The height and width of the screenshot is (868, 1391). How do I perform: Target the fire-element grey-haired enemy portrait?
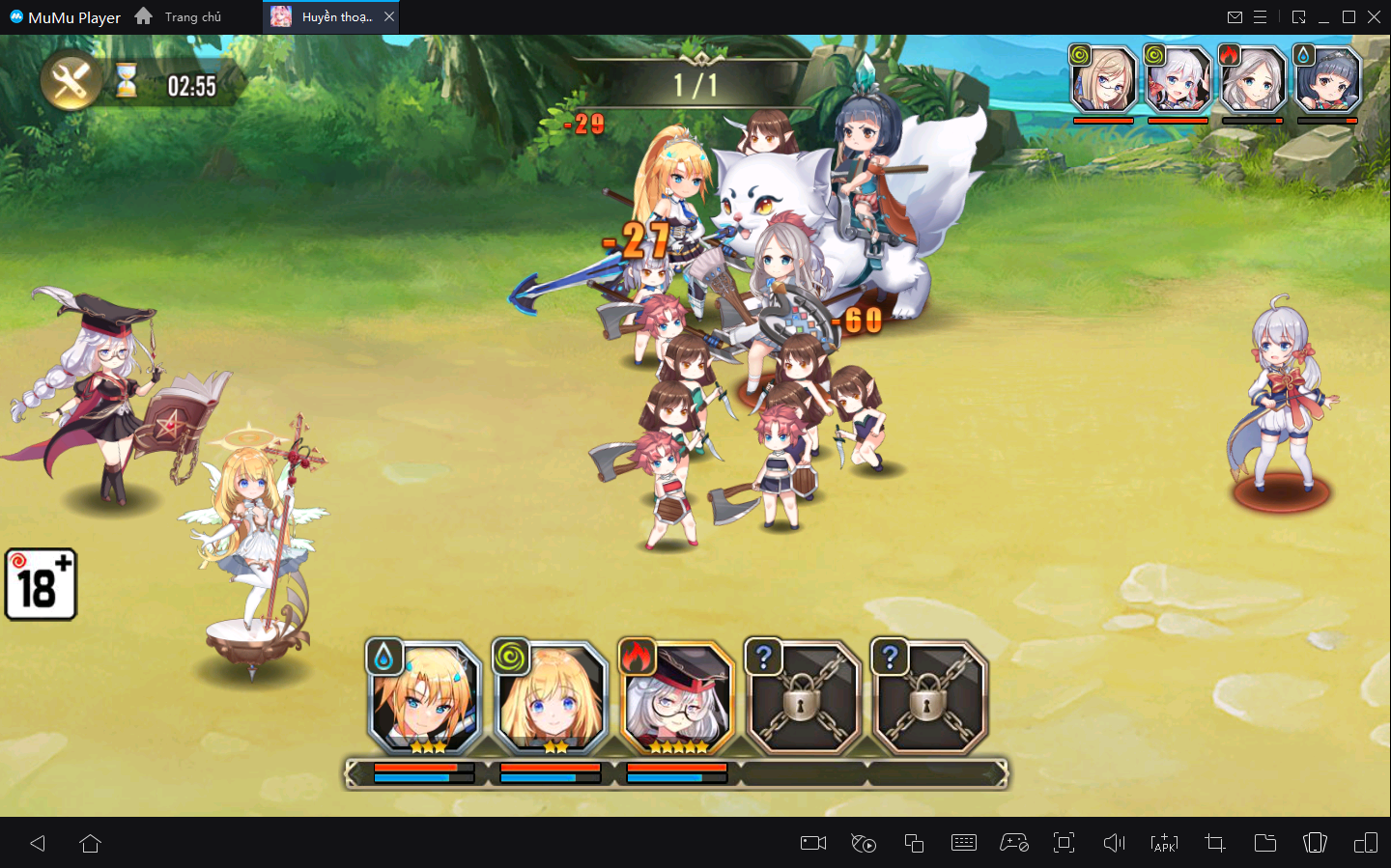(1253, 81)
